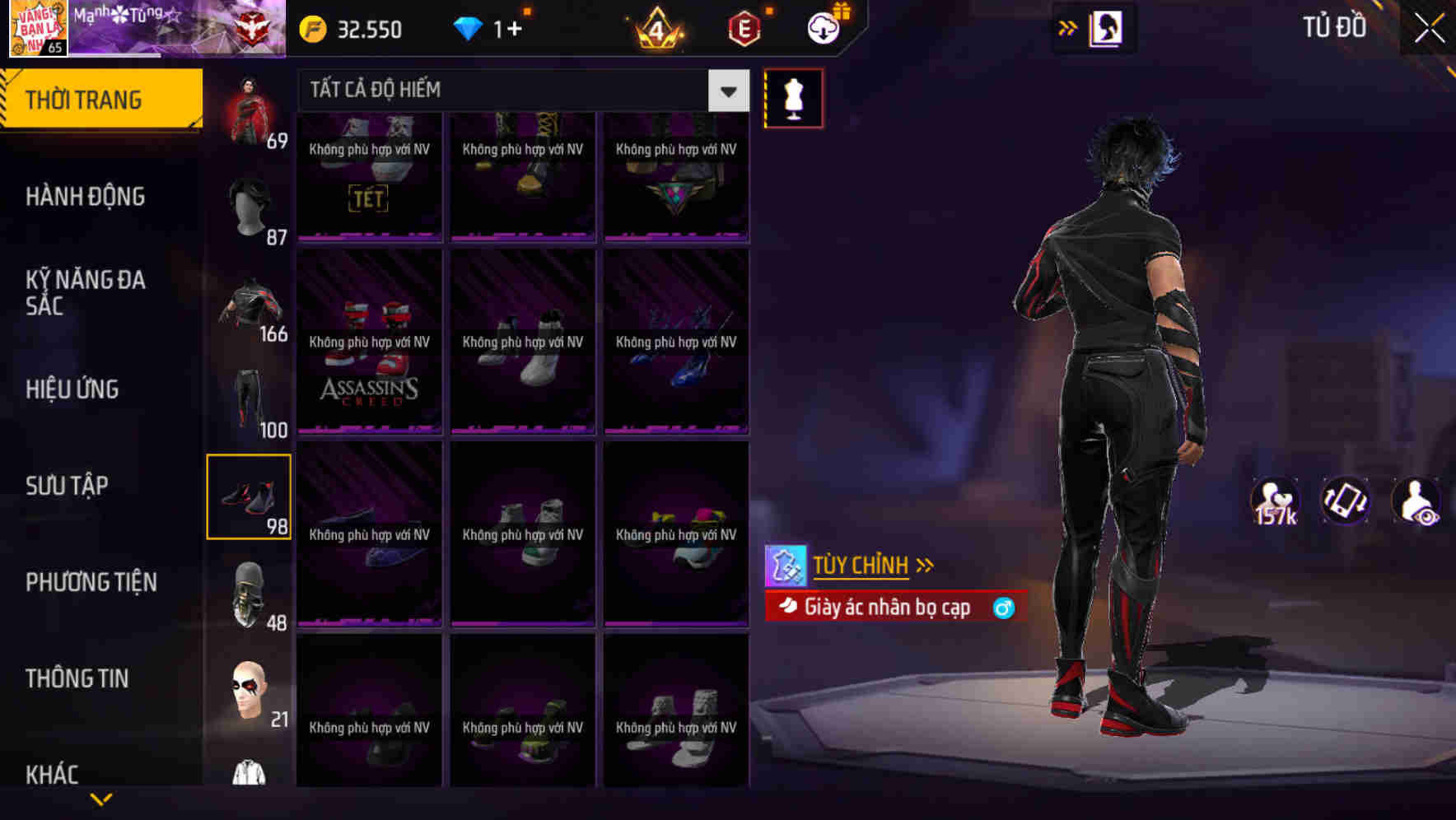Click the red E evolution badge
Viewport: 1456px width, 820px height.
741,29
